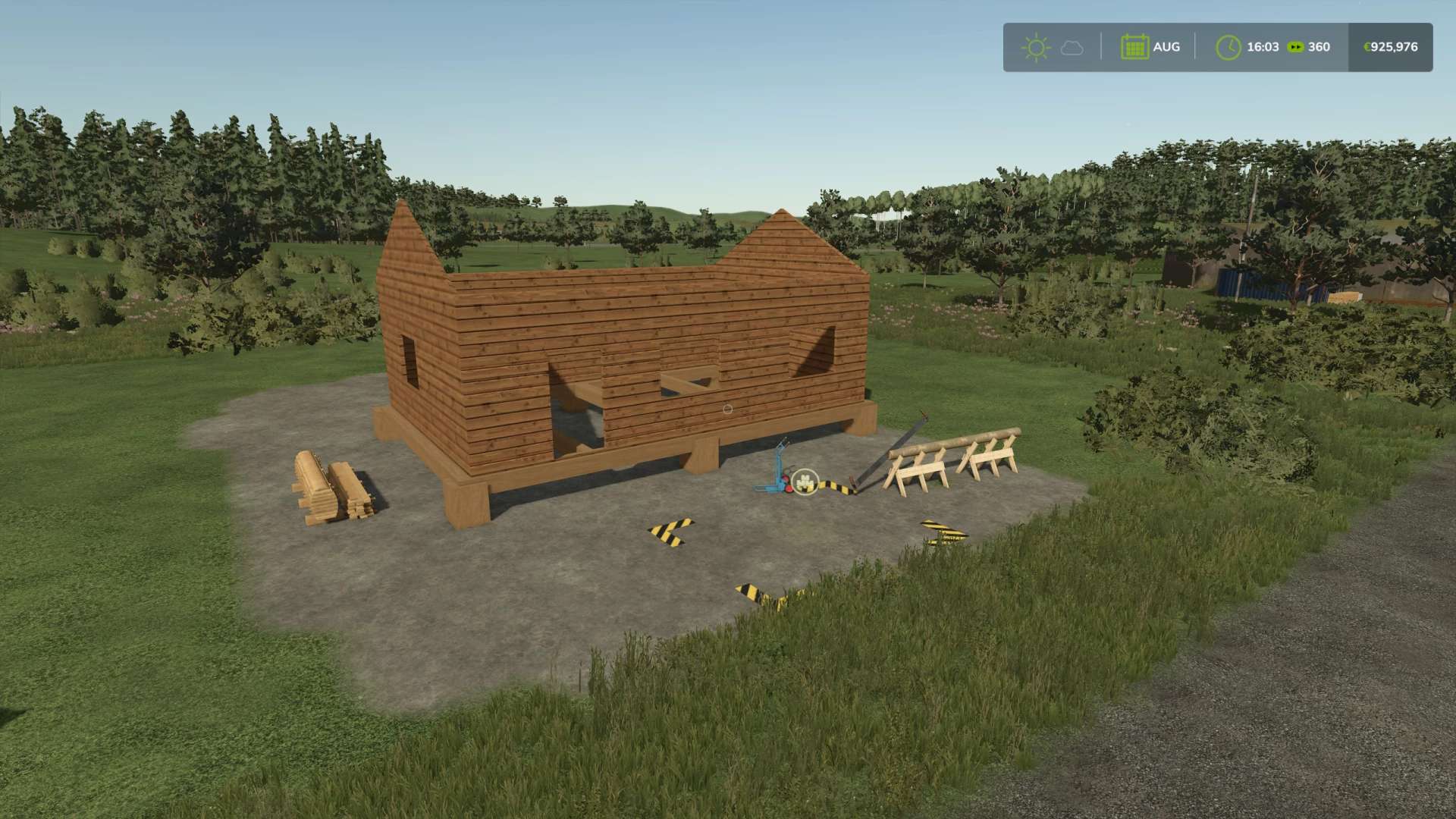Click the green clock icon
The image size is (1456, 819).
1228,47
